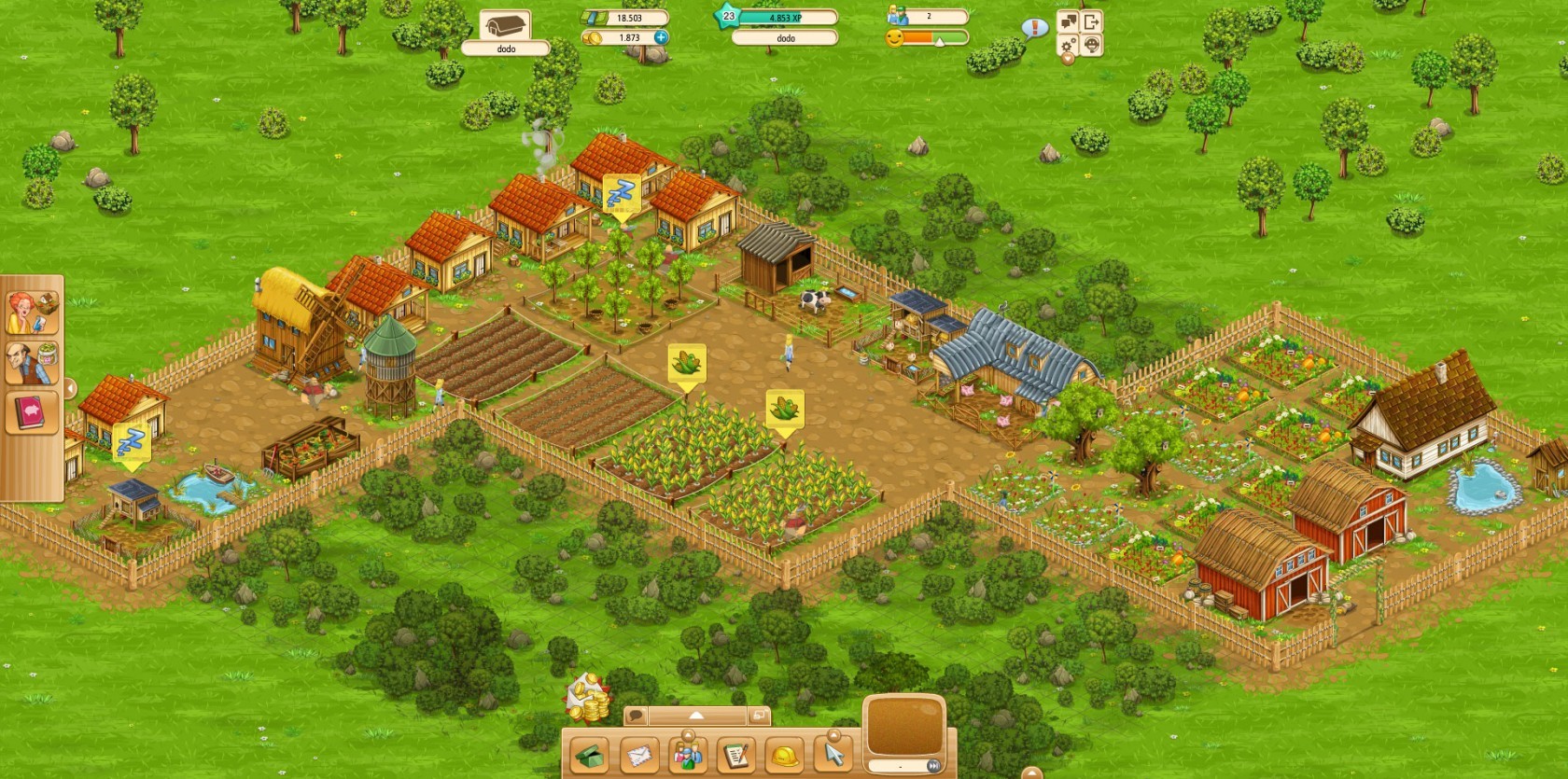Select the cursor pointer tool
This screenshot has width=1568, height=779.
833,755
